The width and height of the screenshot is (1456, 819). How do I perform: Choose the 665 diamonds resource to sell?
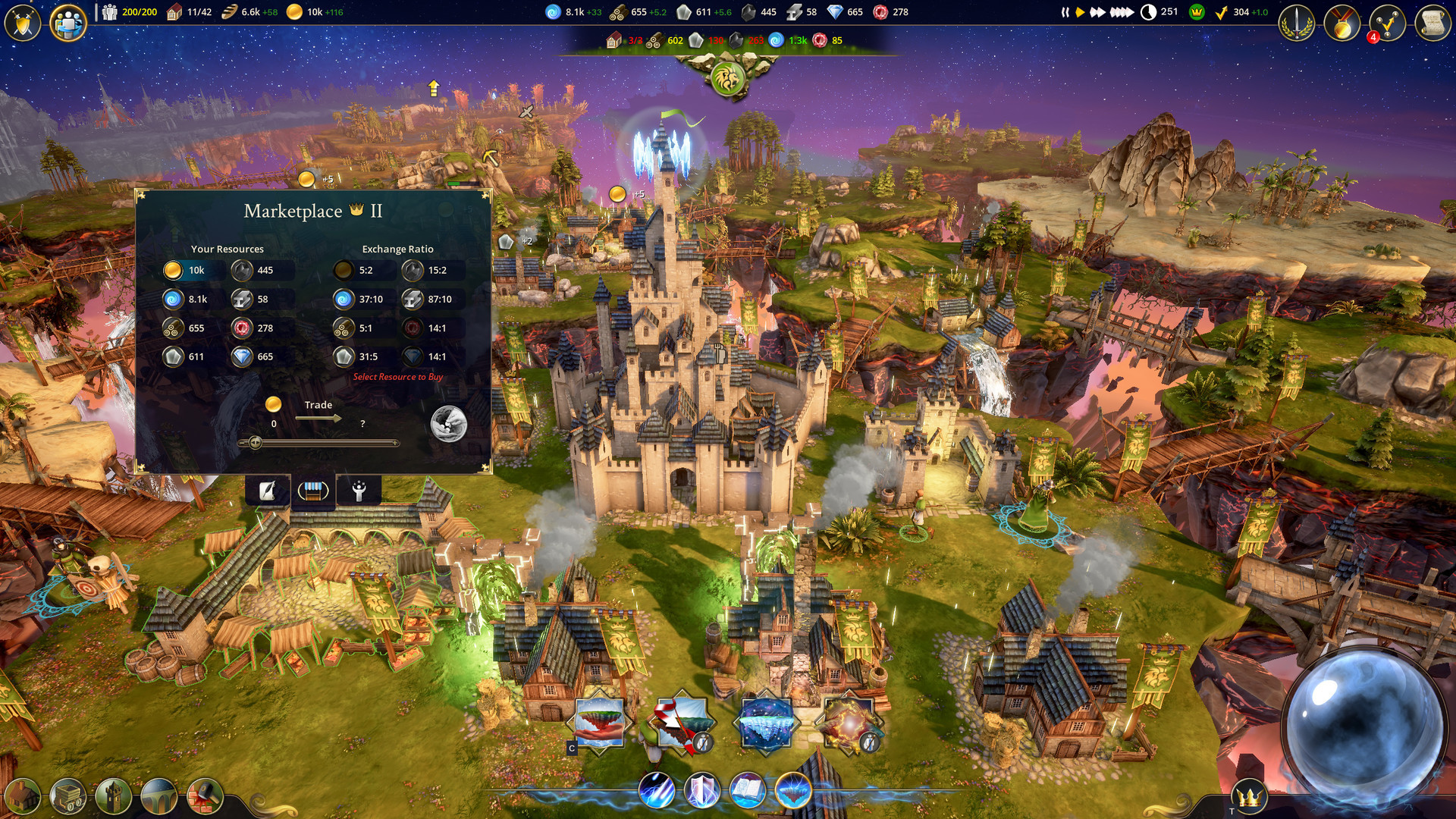[x=242, y=356]
